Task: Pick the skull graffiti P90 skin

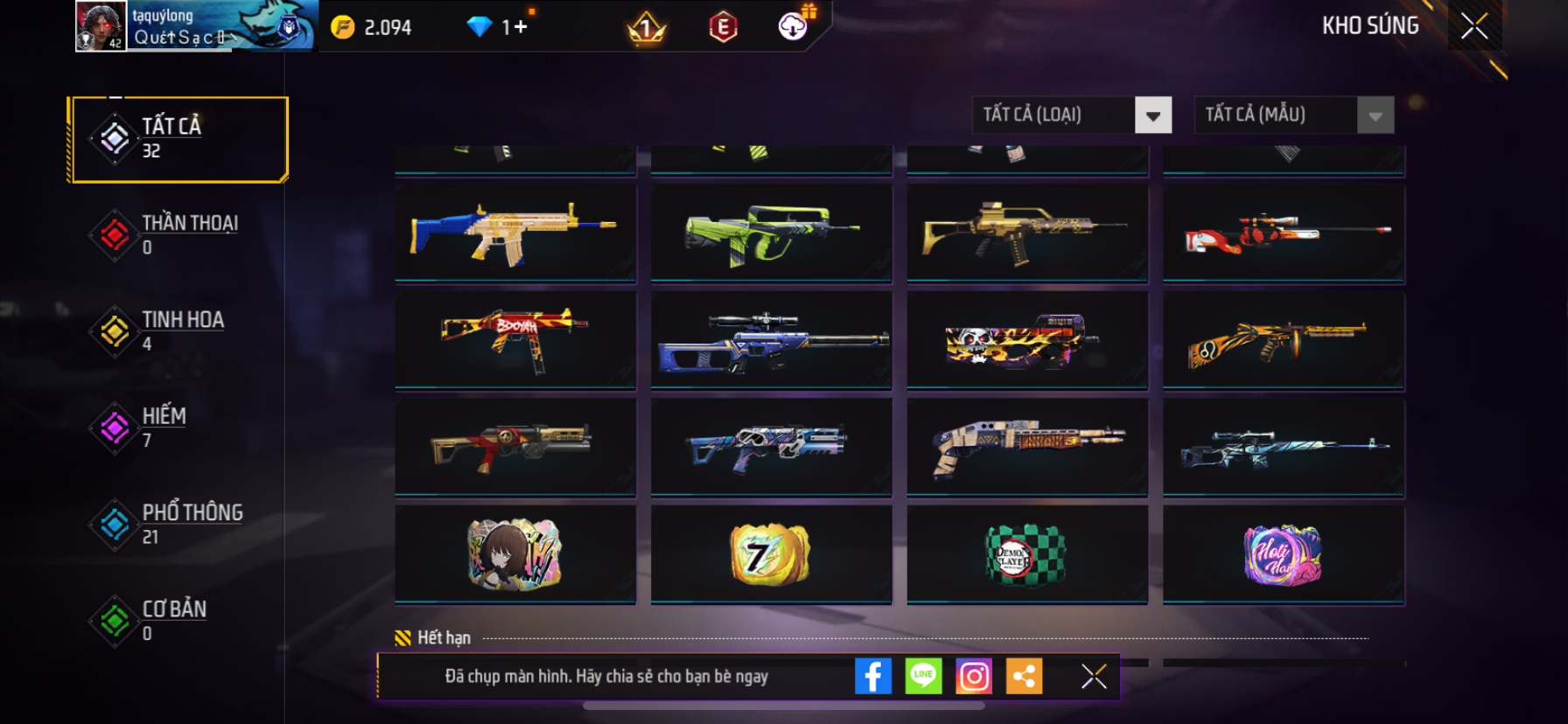Action: tap(1027, 339)
